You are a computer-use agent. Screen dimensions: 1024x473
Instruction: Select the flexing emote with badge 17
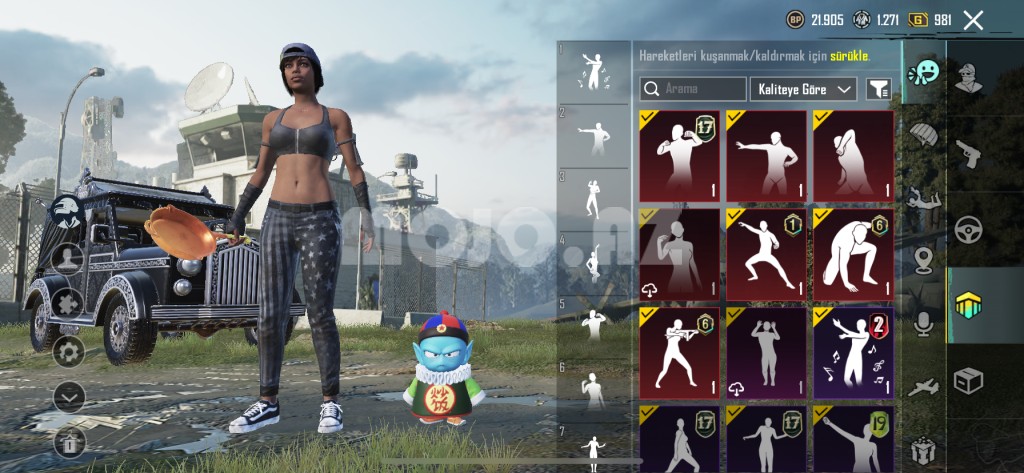pos(679,156)
